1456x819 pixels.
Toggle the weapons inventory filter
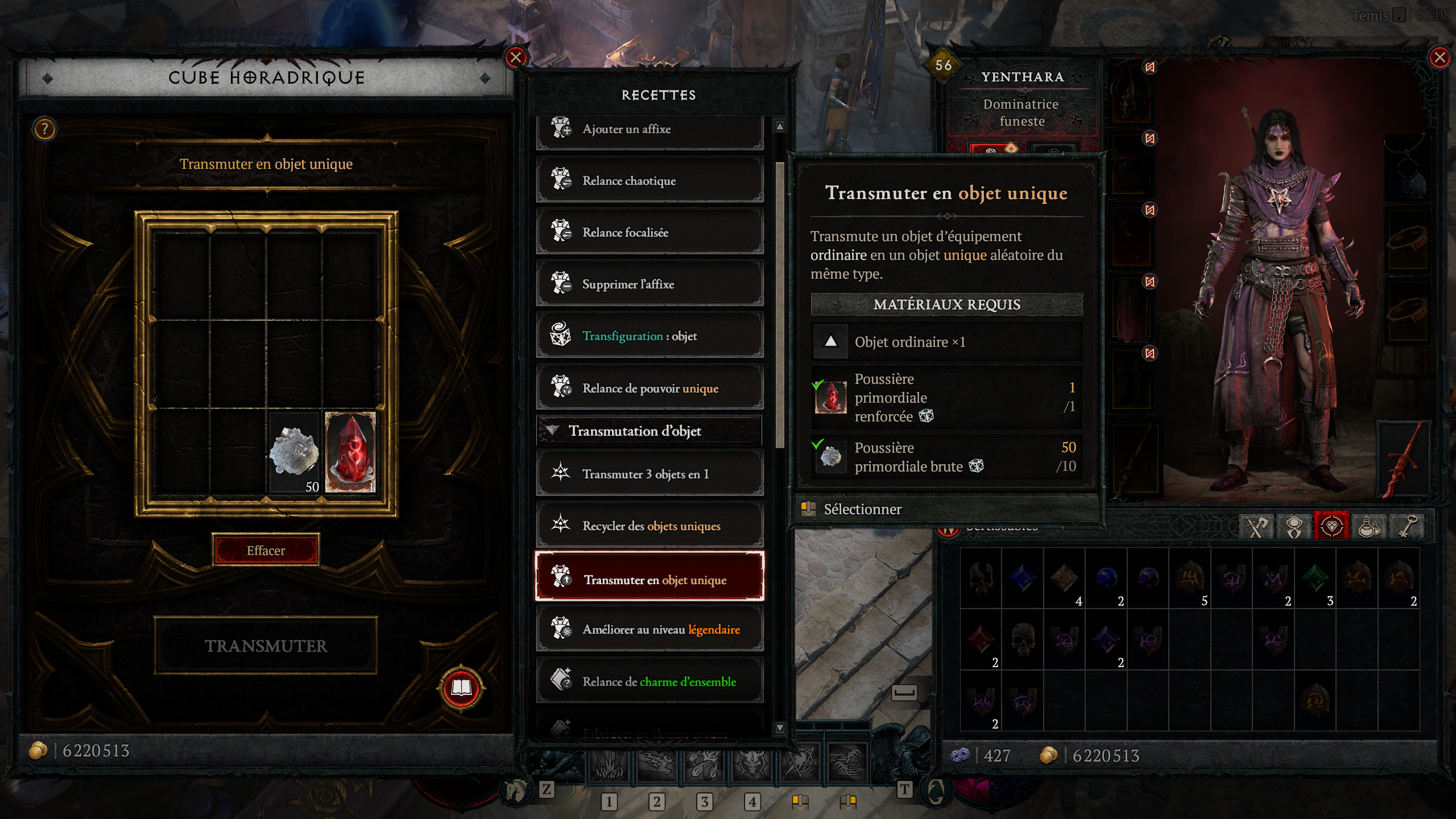pyautogui.click(x=1256, y=526)
